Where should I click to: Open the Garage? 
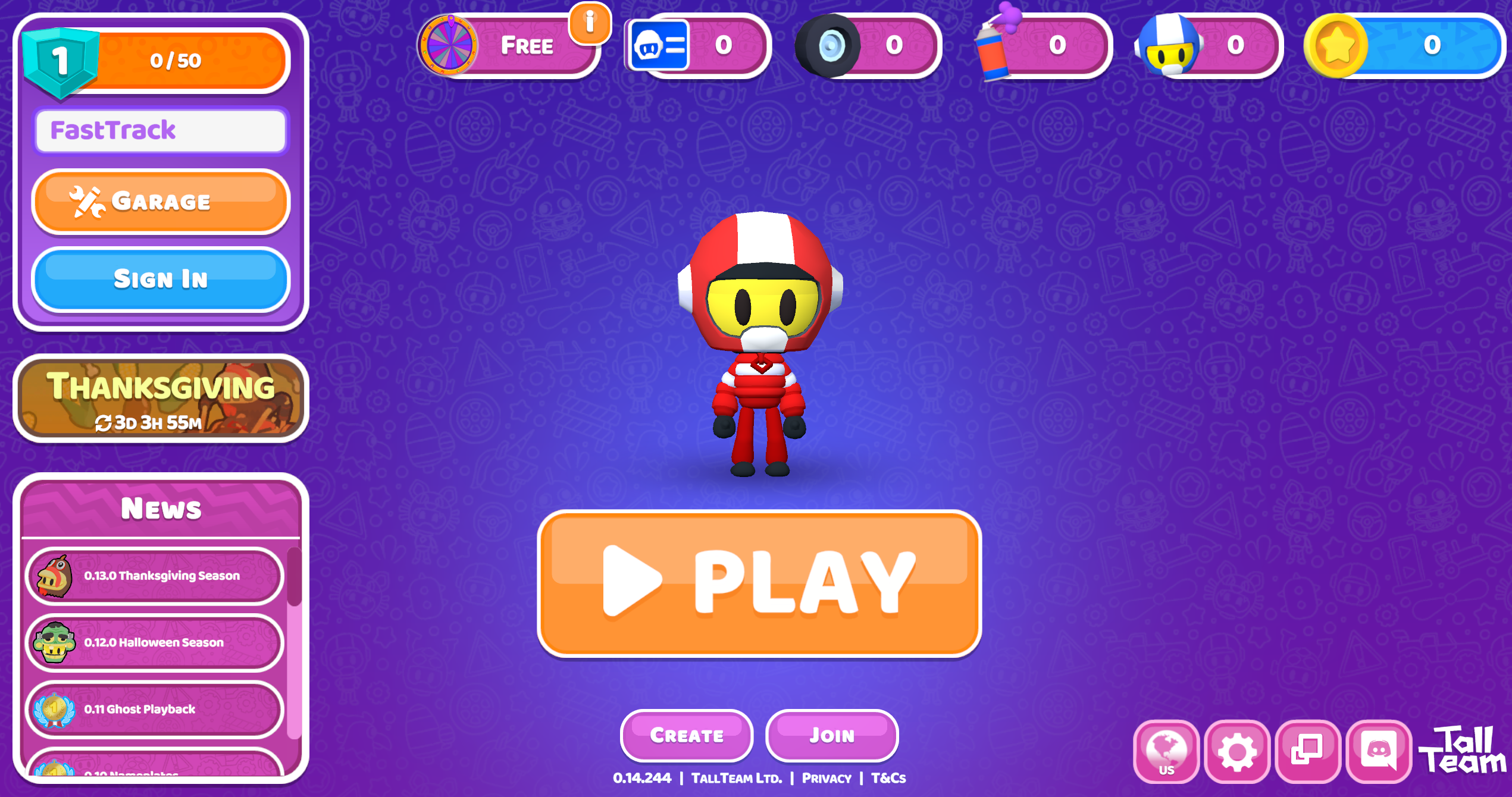[x=159, y=201]
